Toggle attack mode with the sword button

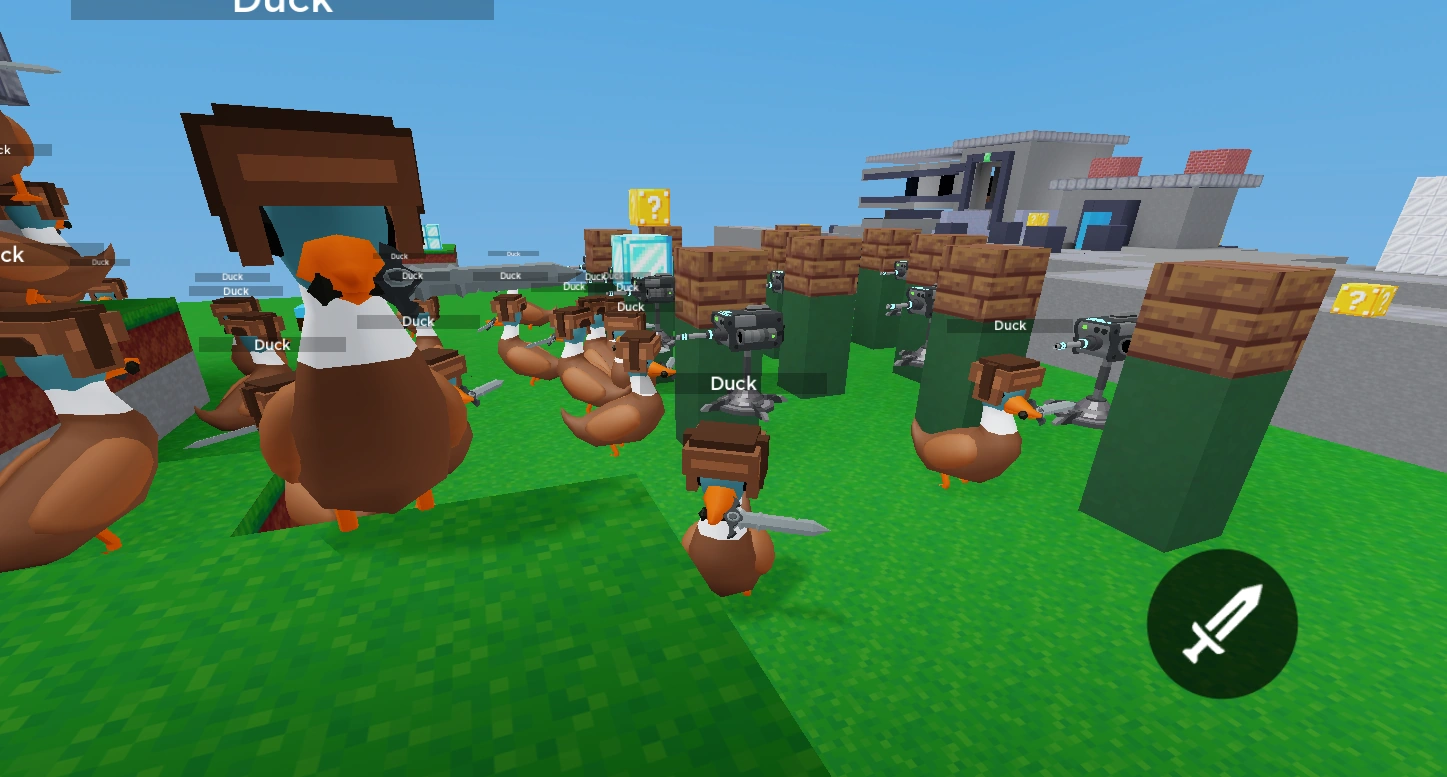(x=1221, y=624)
